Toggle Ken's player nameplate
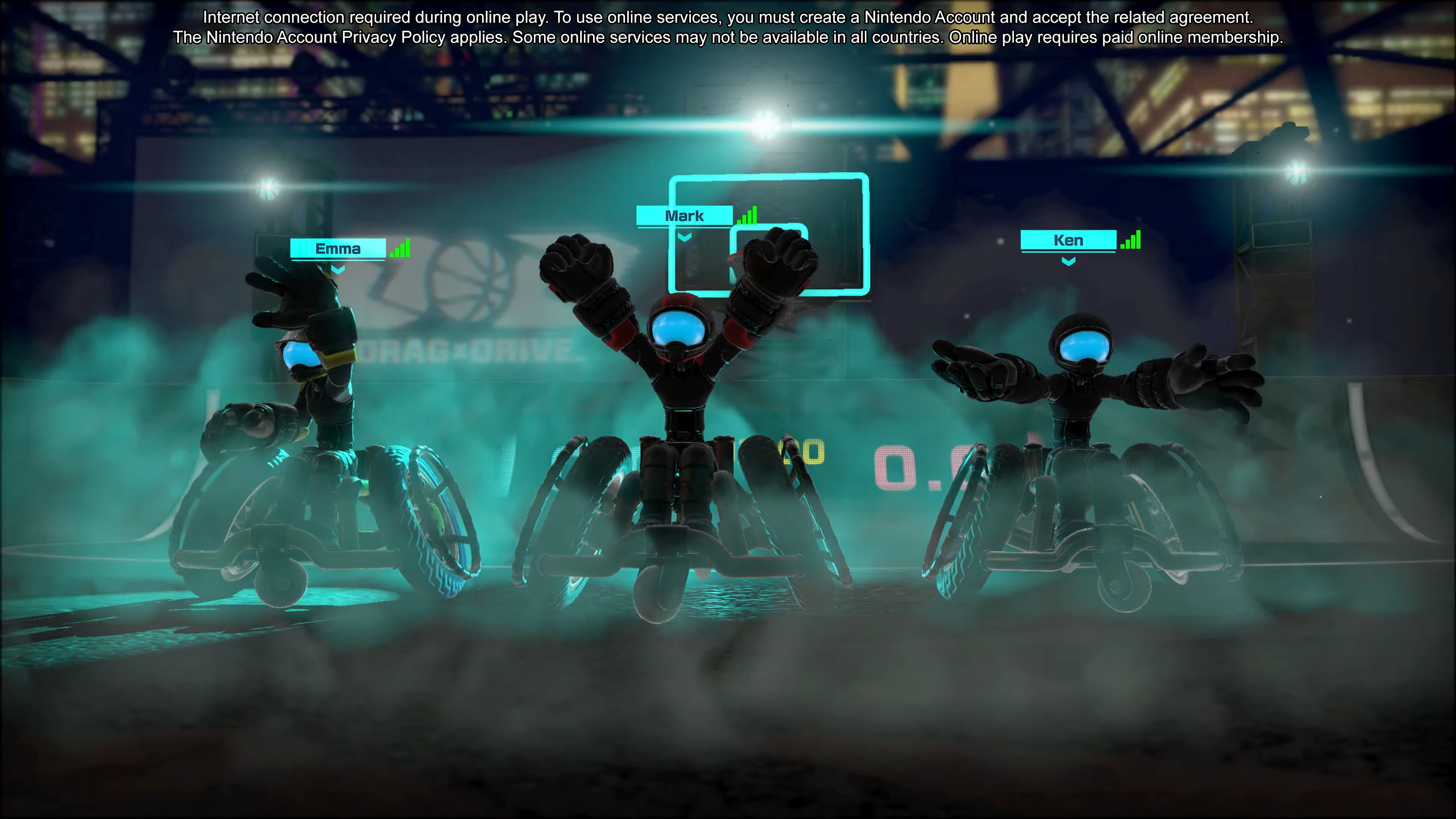 pos(1068,240)
